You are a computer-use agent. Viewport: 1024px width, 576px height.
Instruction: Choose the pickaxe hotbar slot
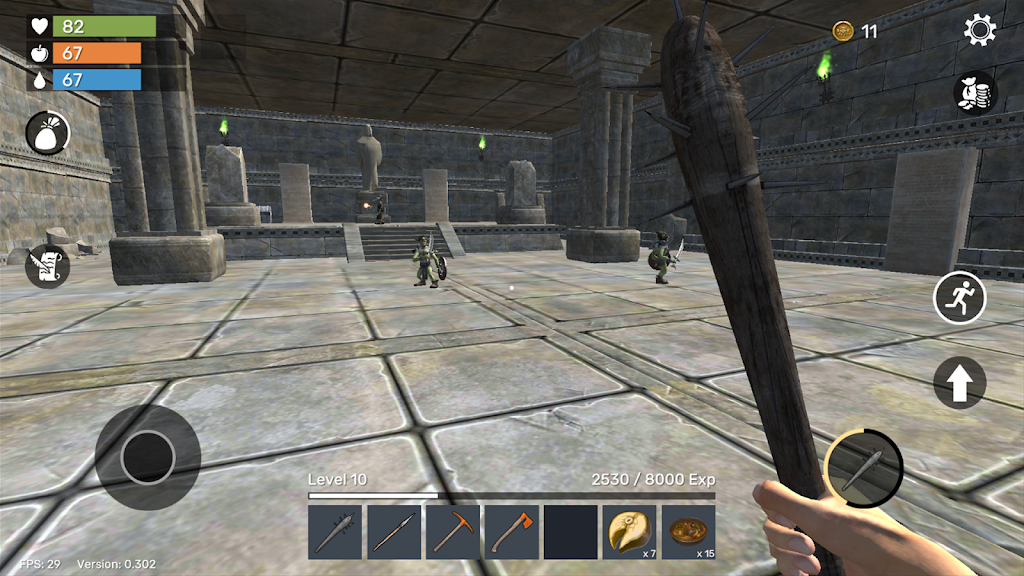click(x=452, y=532)
